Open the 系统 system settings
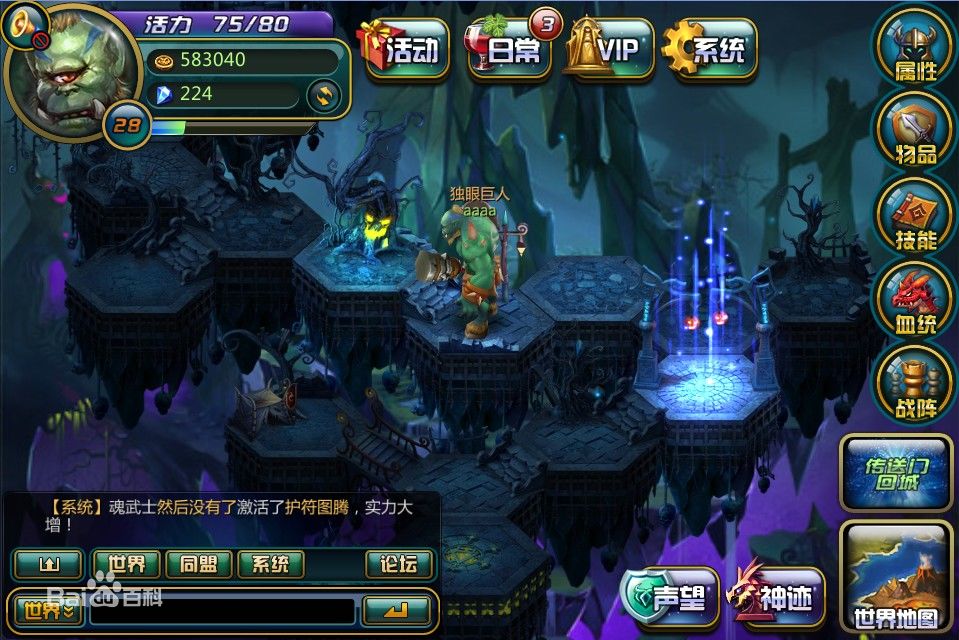 (x=710, y=48)
